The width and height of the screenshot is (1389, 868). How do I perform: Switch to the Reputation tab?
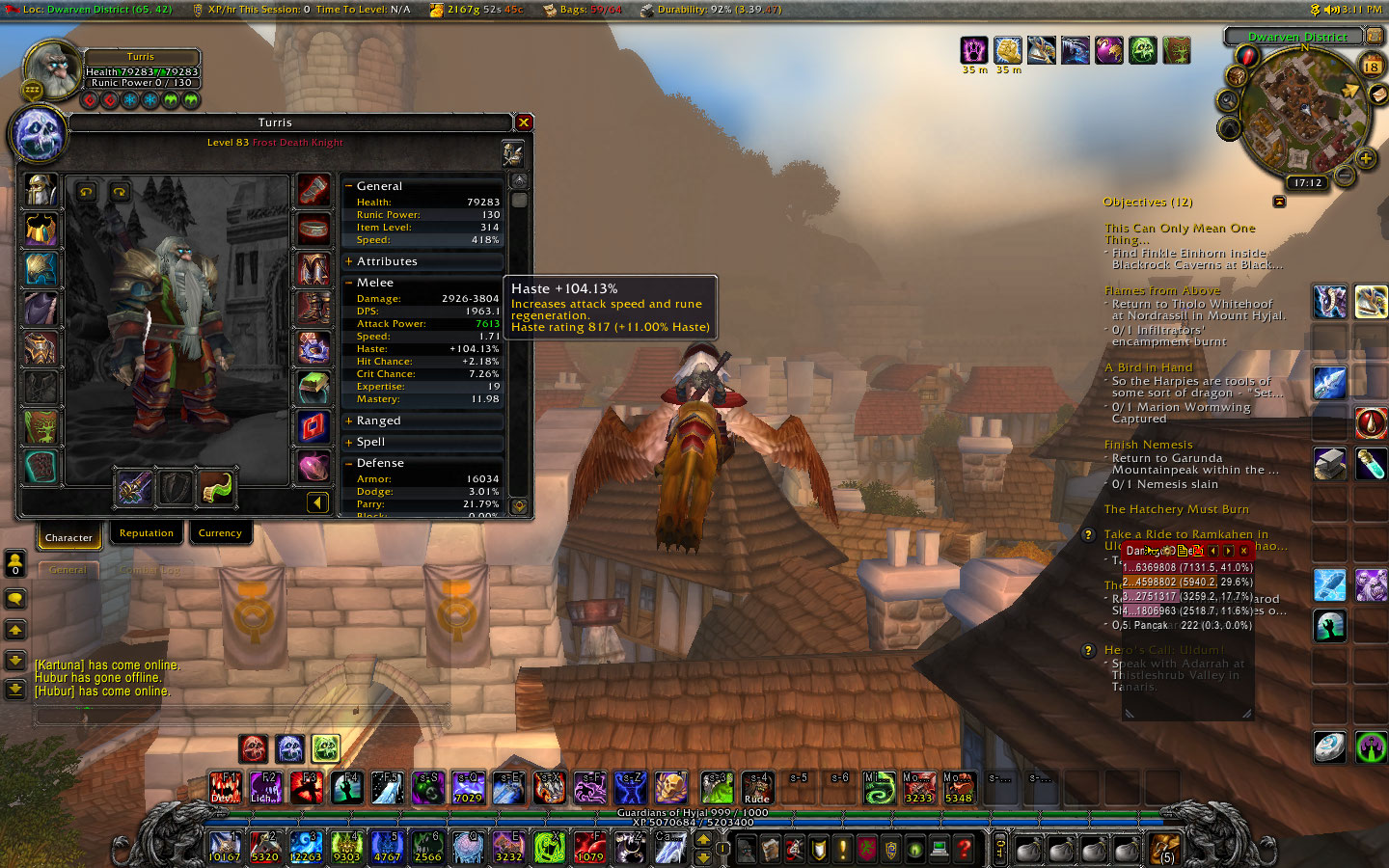click(147, 533)
